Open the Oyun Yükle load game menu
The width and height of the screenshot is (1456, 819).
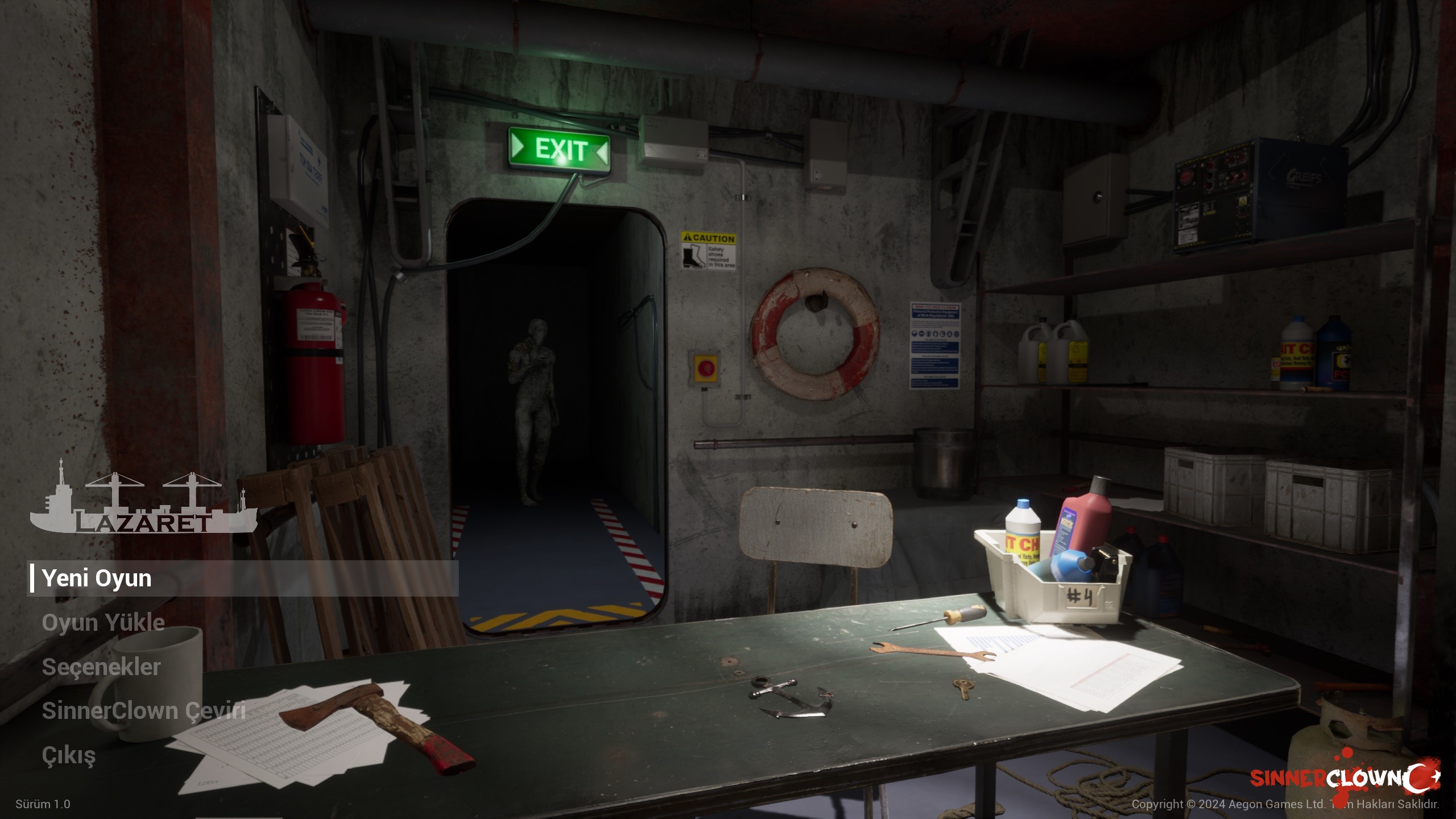tap(103, 623)
